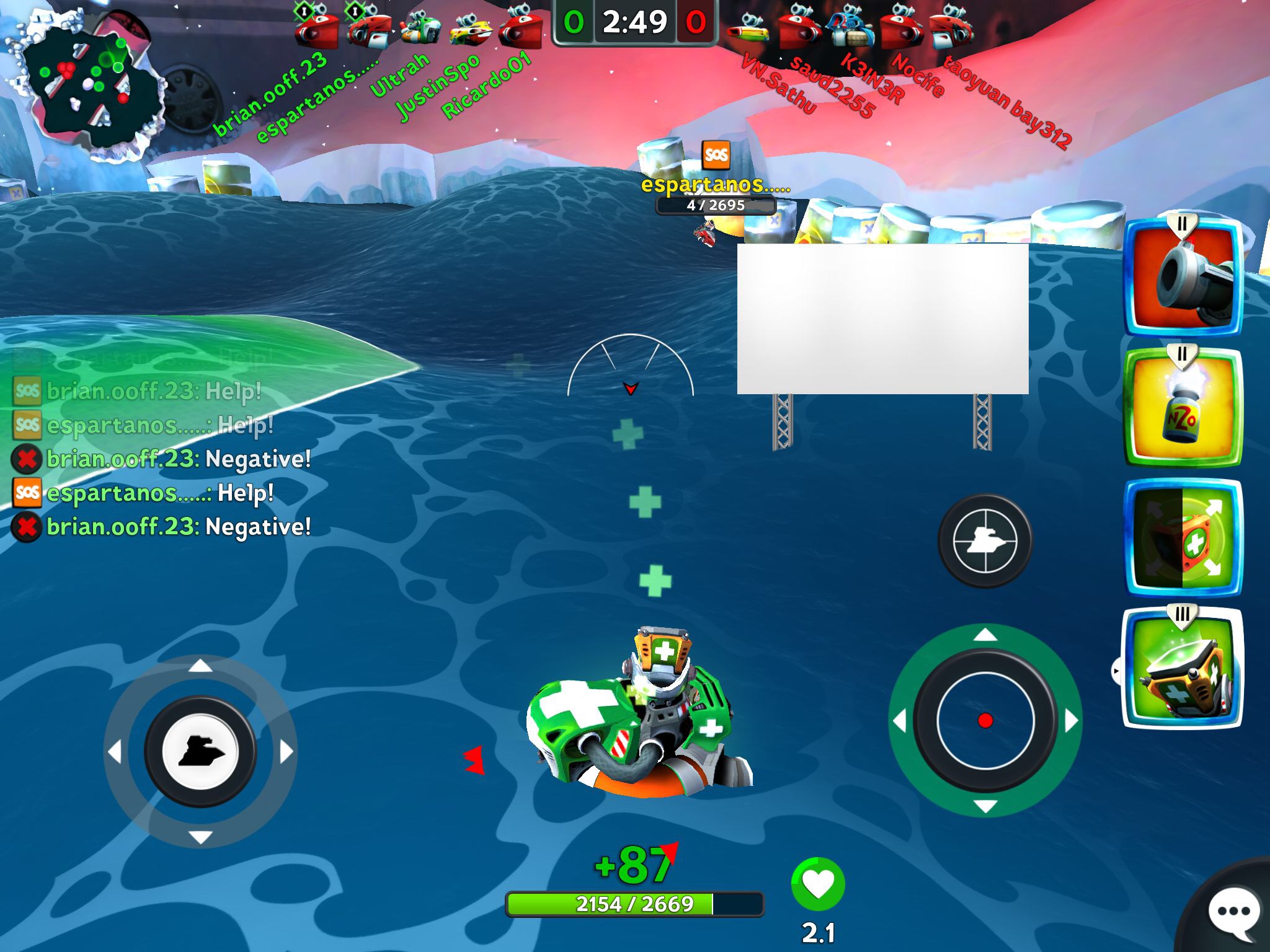The image size is (1270, 952).
Task: Steer right with movement joystick arrow
Action: click(286, 752)
